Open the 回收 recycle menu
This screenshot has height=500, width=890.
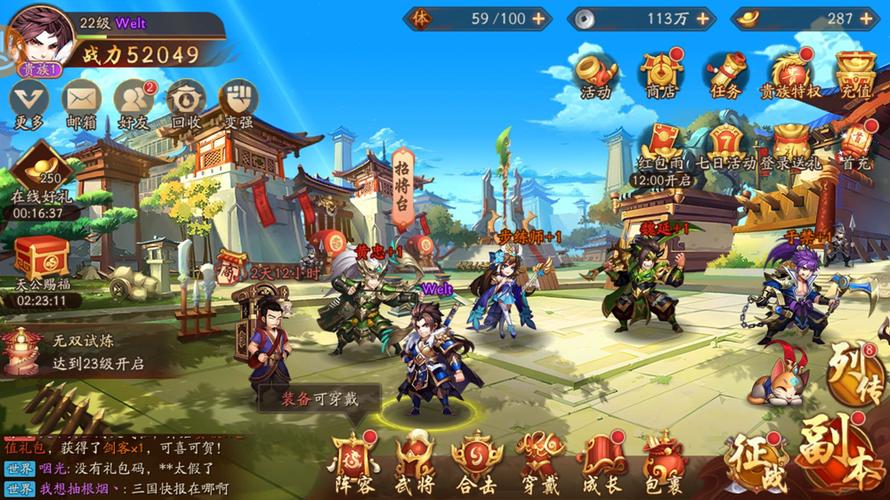[186, 100]
